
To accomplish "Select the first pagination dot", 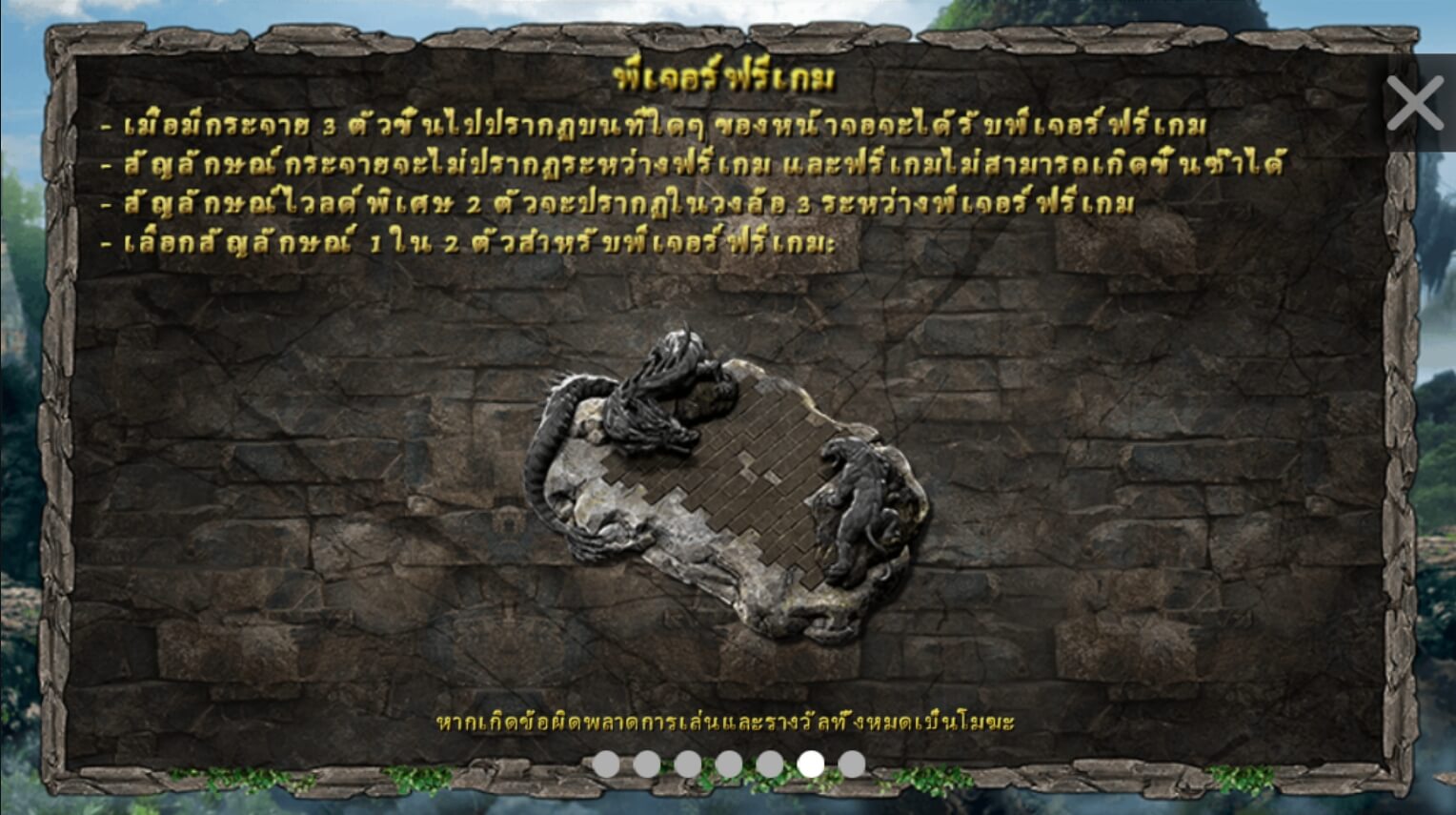I will point(606,763).
